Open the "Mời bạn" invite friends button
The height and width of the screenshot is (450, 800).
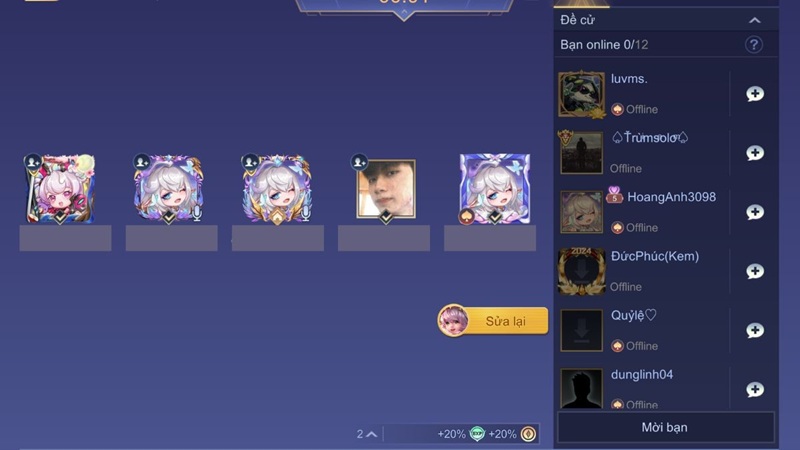665,427
